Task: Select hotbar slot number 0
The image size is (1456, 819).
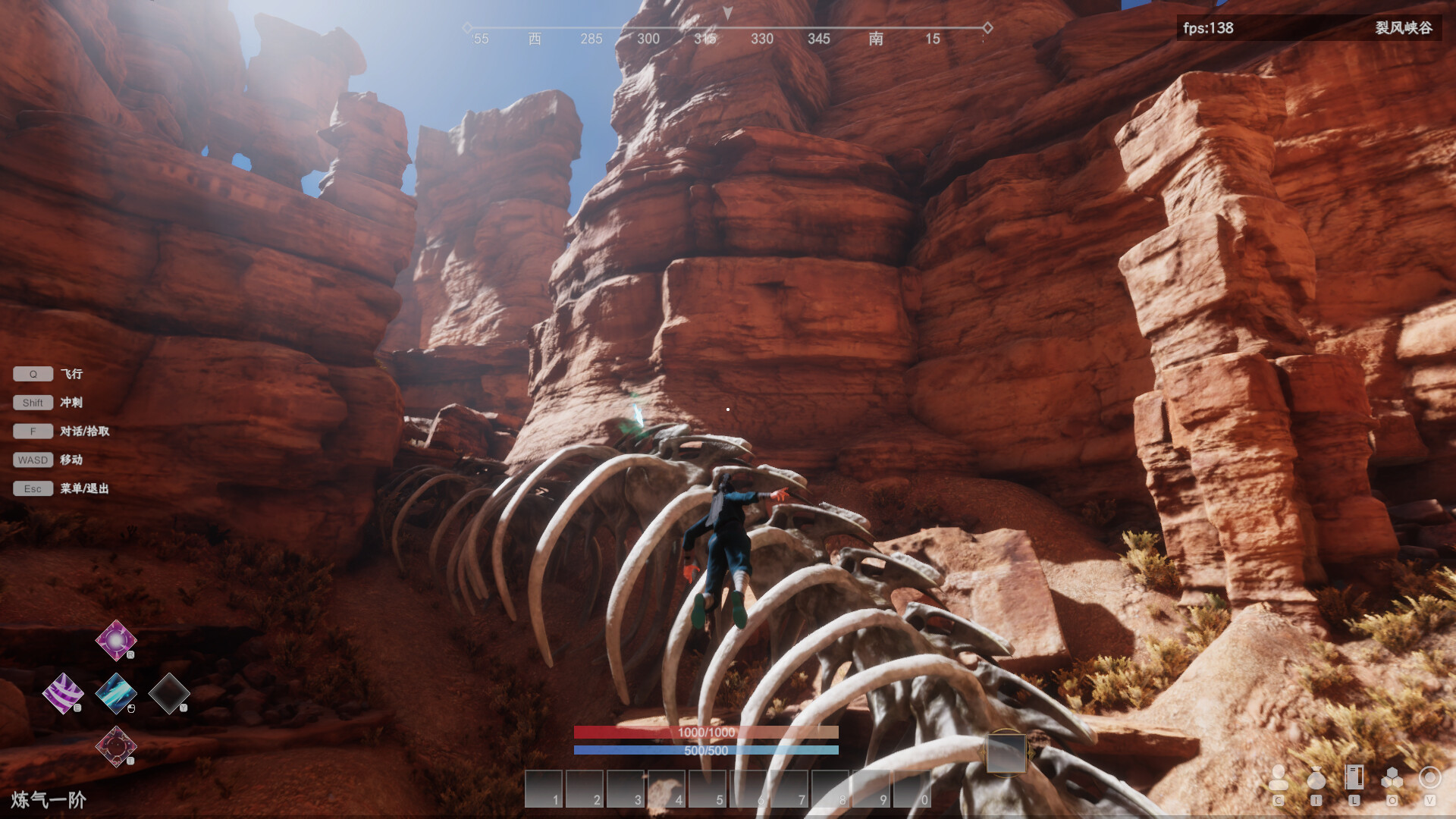Action: 912,789
